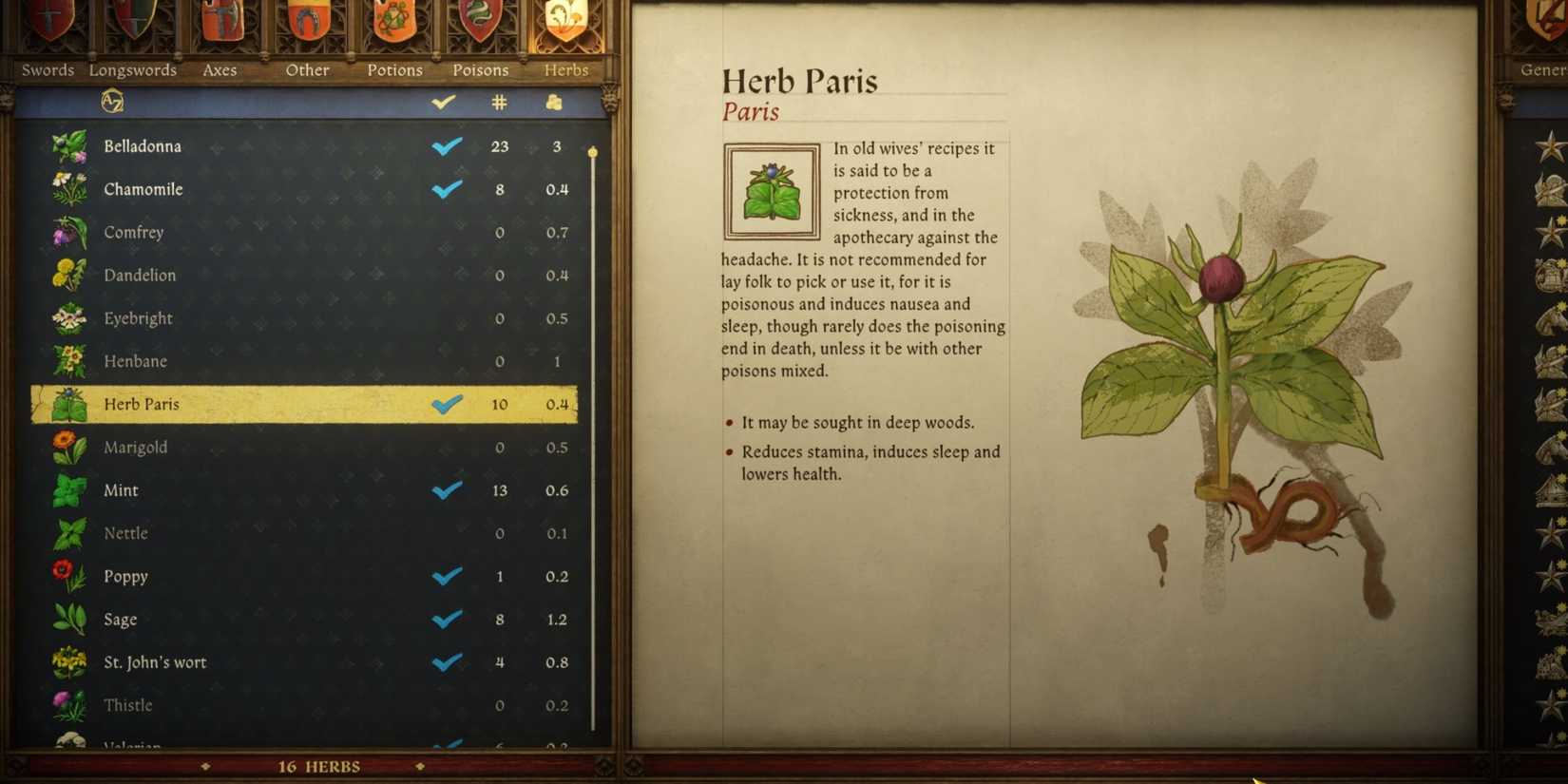Sort by weight using the satchel icon
Viewport: 1568px width, 784px height.
click(x=556, y=103)
